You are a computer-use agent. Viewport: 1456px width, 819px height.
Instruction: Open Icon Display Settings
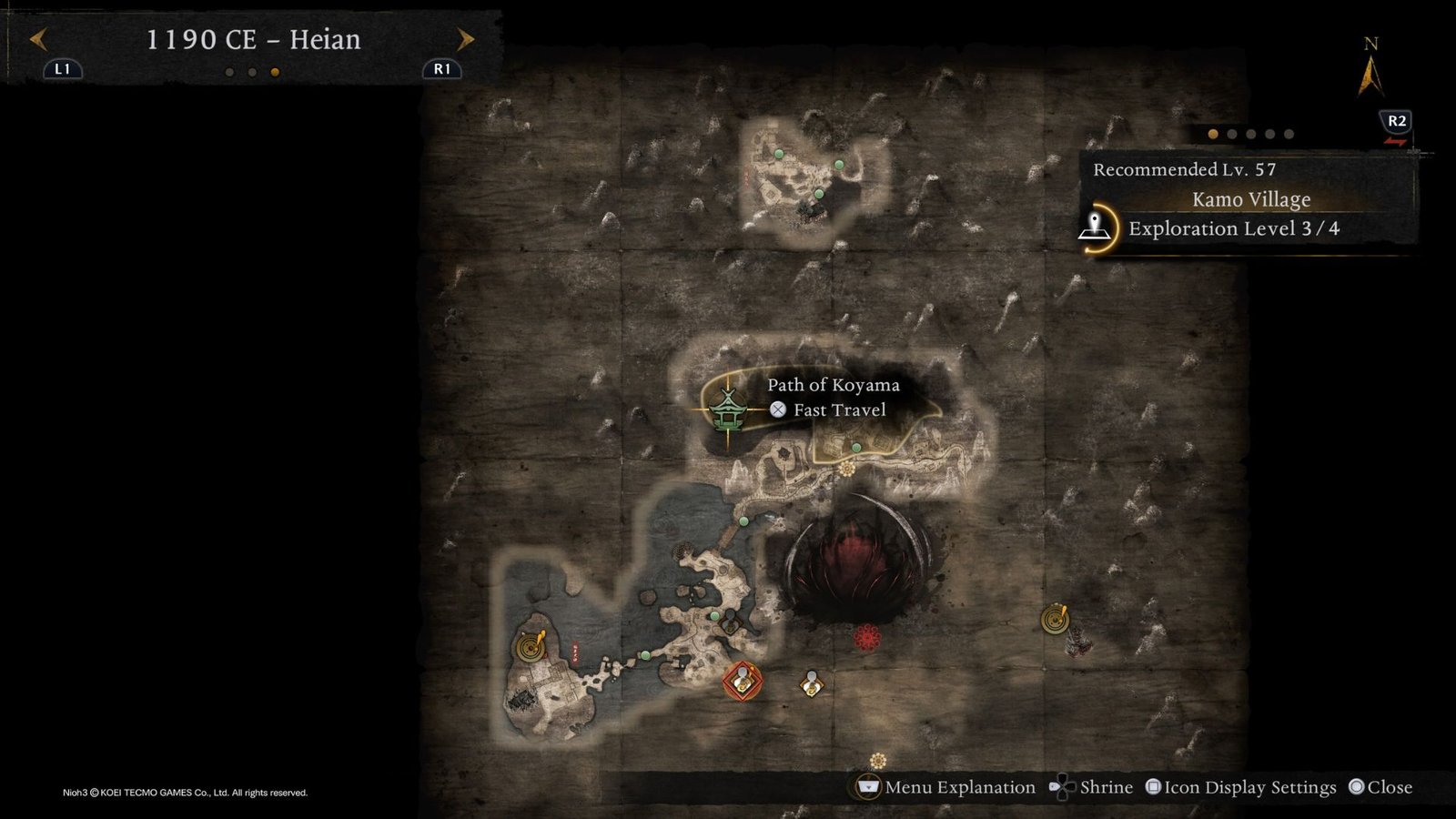(x=1240, y=787)
